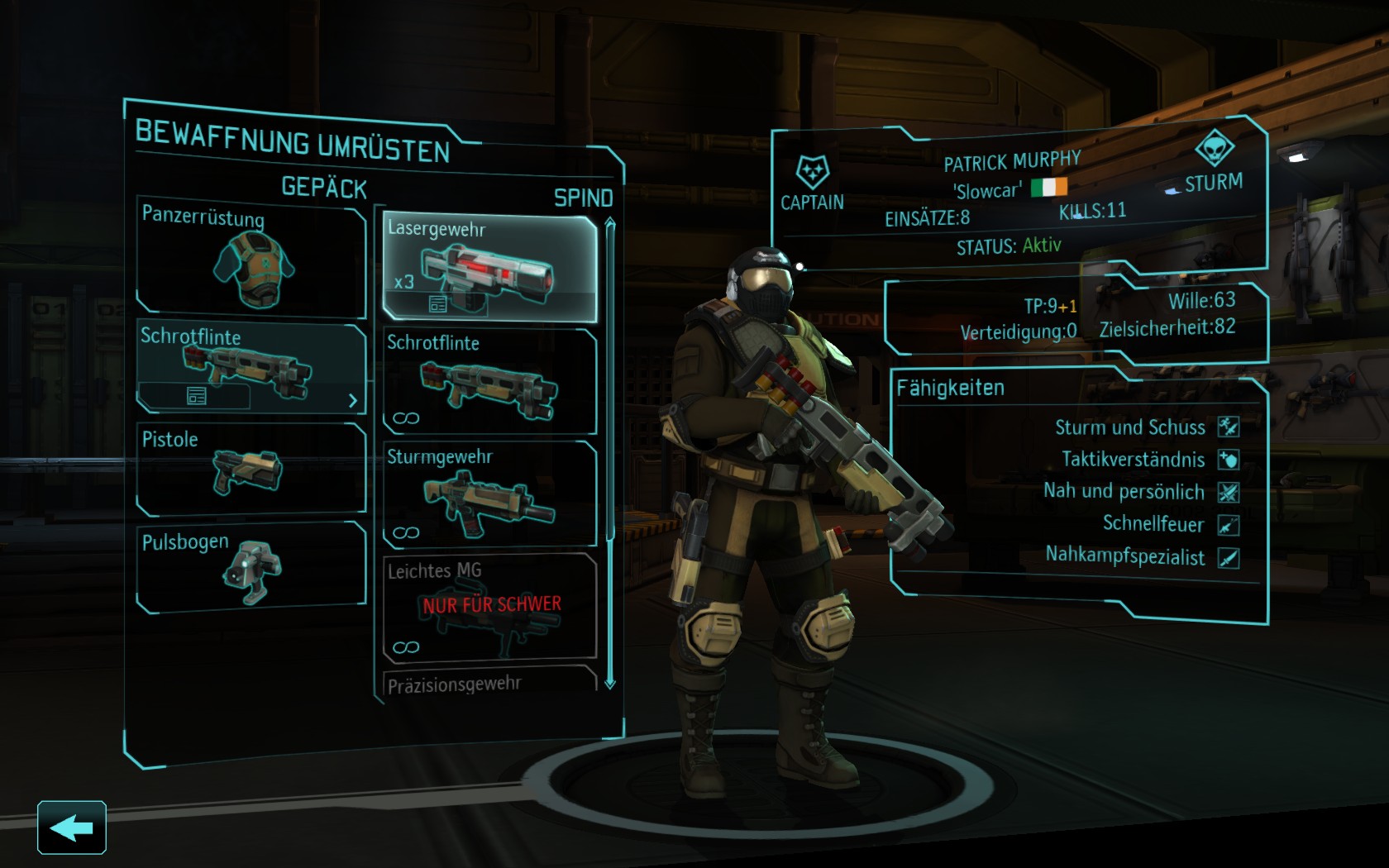
Task: Select the Panzerrüstung armor slot
Action: point(251,262)
